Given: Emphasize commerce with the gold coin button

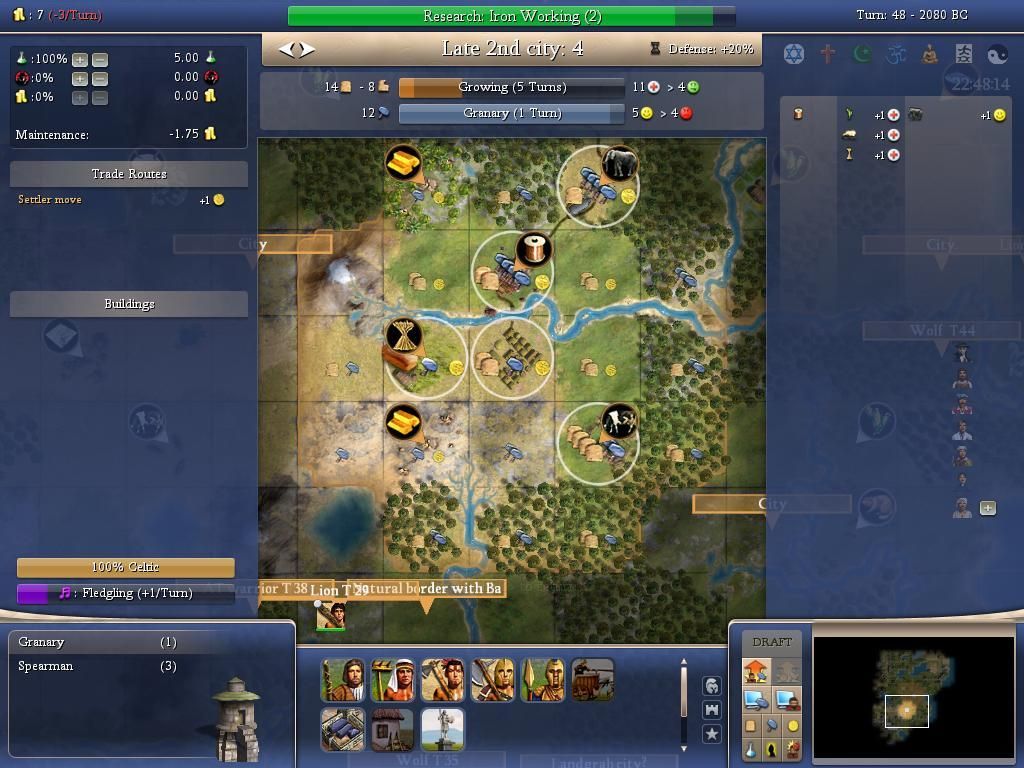Looking at the screenshot, I should coord(793,725).
